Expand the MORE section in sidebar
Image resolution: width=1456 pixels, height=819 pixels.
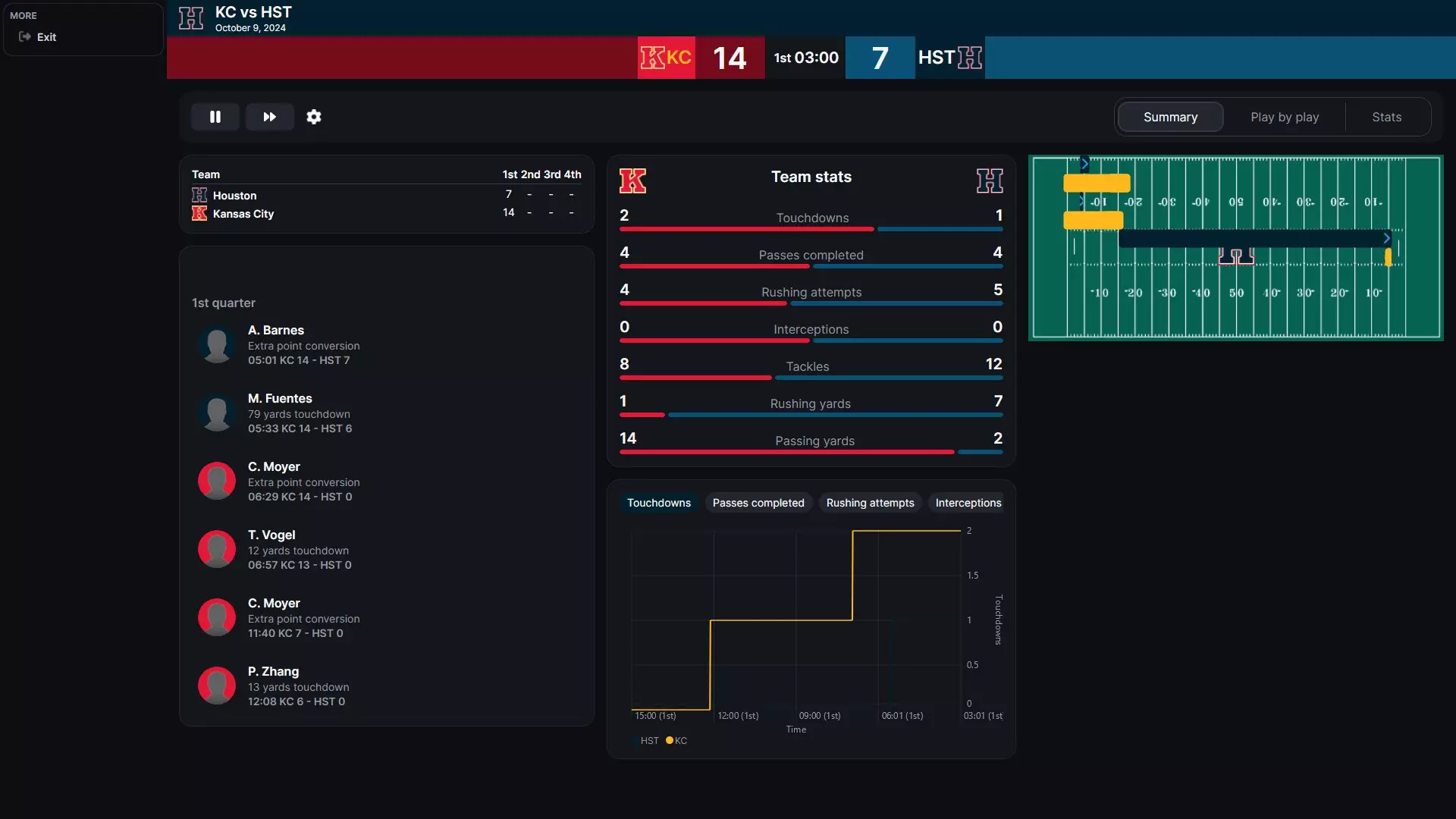pos(24,15)
